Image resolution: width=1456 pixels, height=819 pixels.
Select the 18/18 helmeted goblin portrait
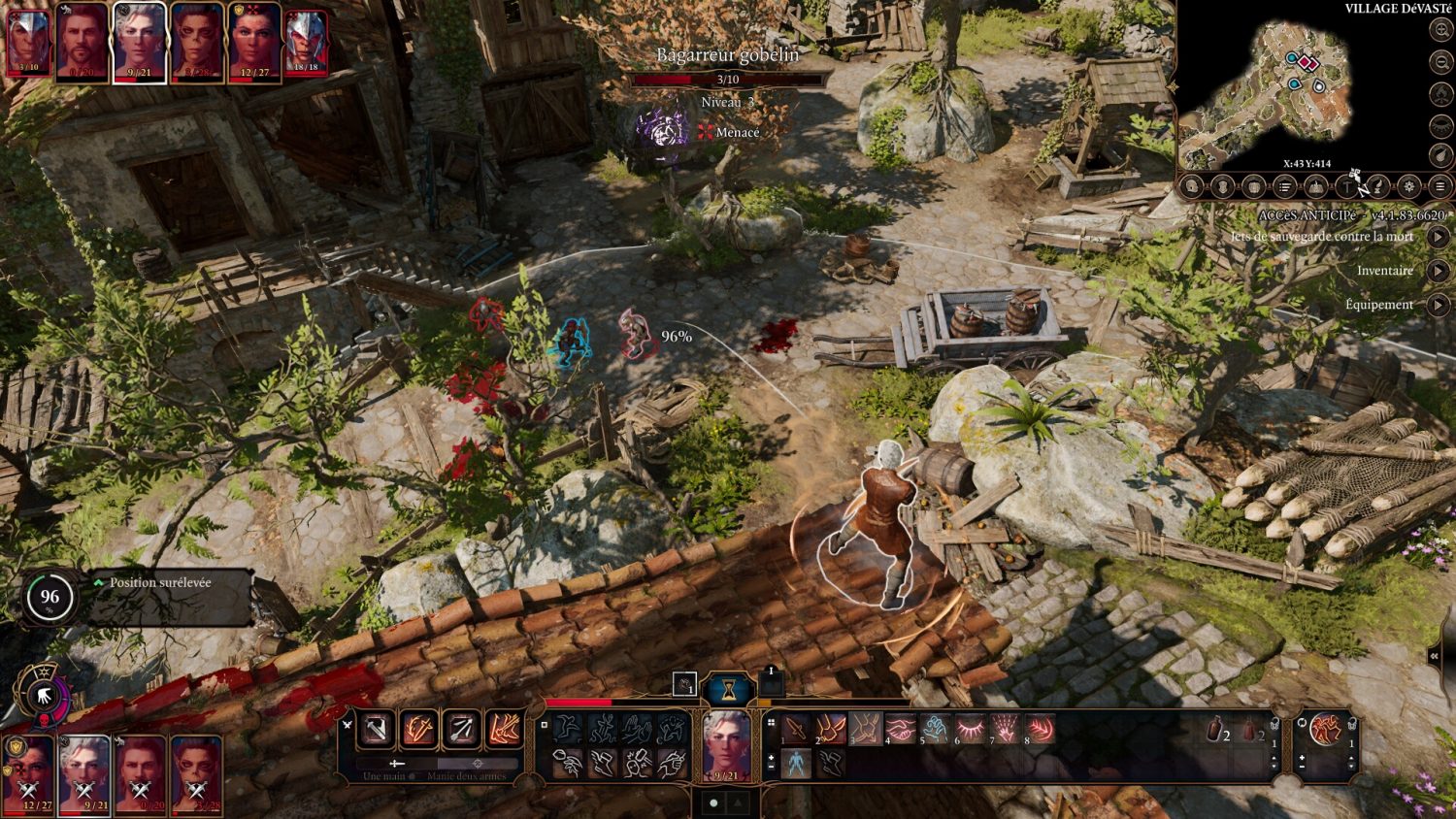pyautogui.click(x=307, y=43)
